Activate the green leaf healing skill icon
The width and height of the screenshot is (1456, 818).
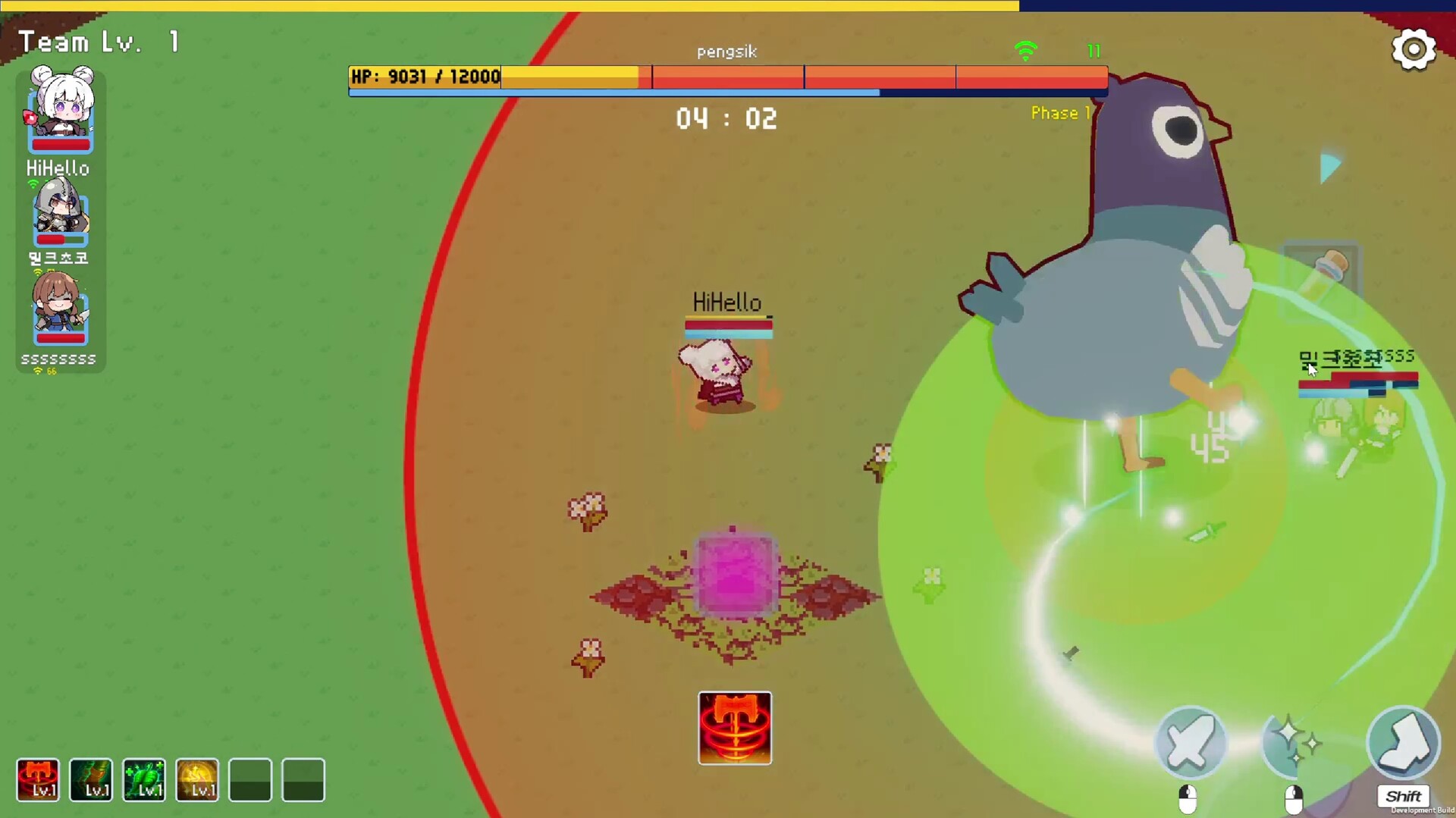pos(144,780)
